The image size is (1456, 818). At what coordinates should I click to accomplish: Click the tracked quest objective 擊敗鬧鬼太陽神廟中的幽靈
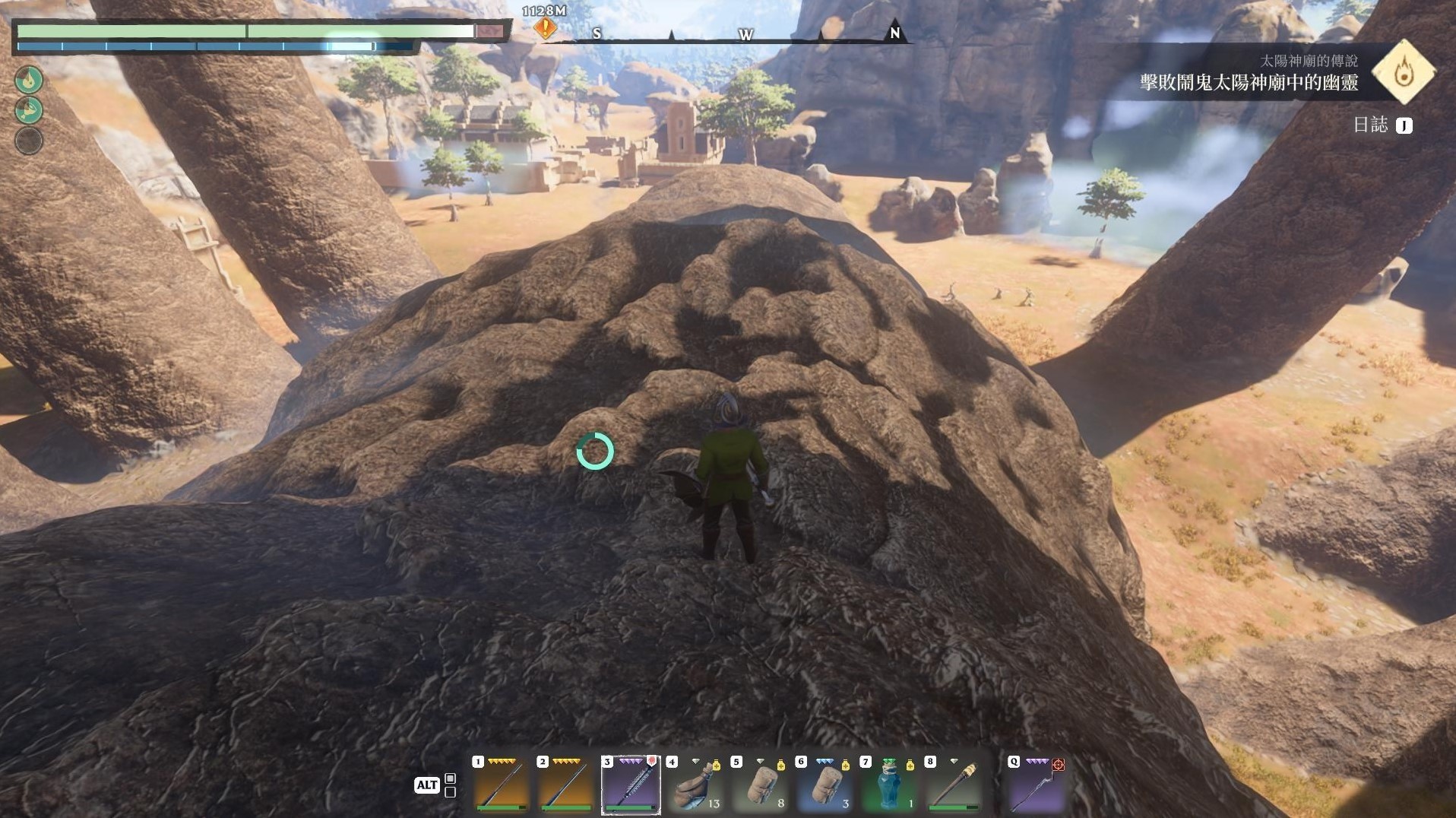pos(1249,82)
